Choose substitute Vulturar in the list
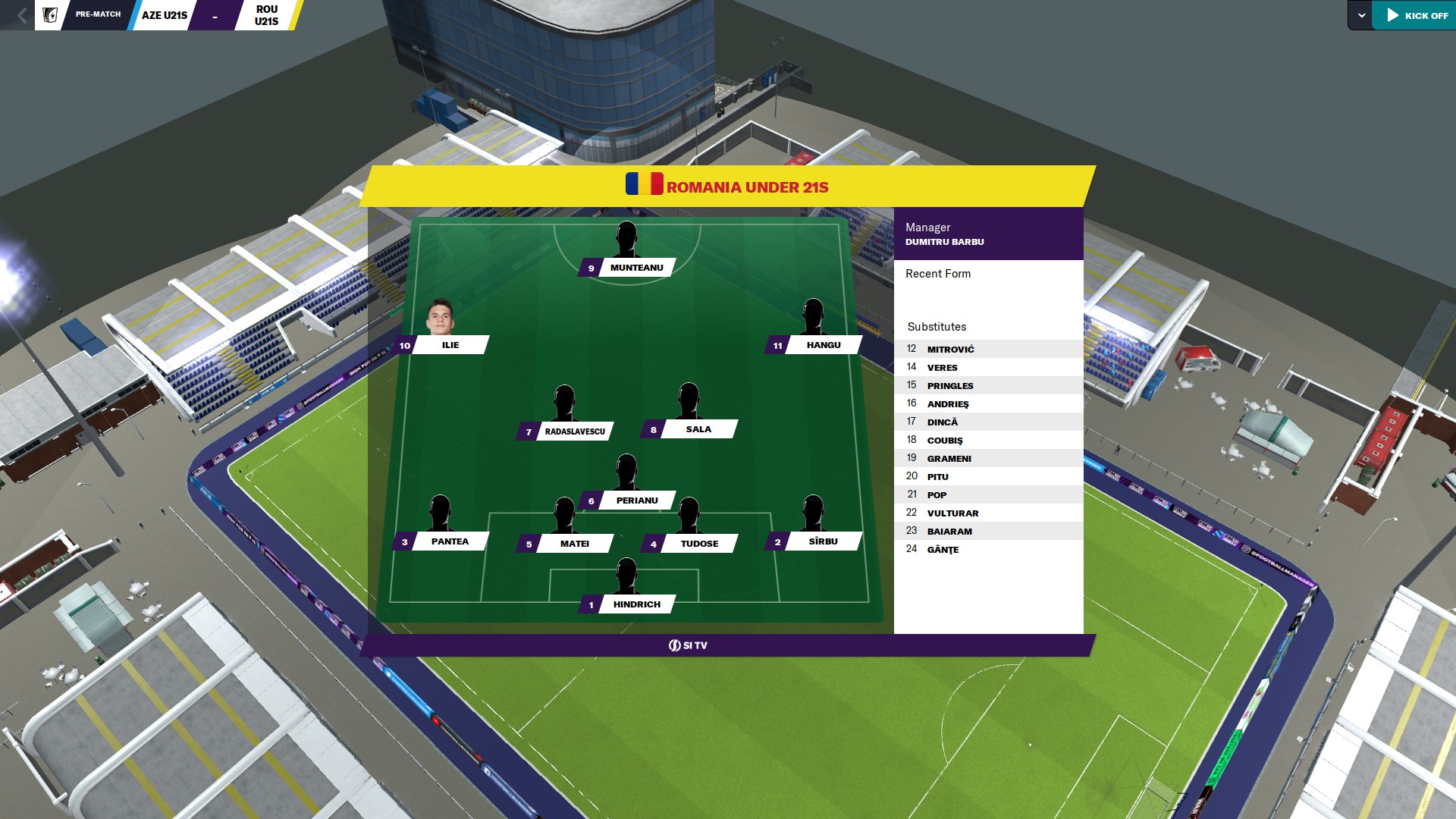This screenshot has height=819, width=1456. point(952,513)
